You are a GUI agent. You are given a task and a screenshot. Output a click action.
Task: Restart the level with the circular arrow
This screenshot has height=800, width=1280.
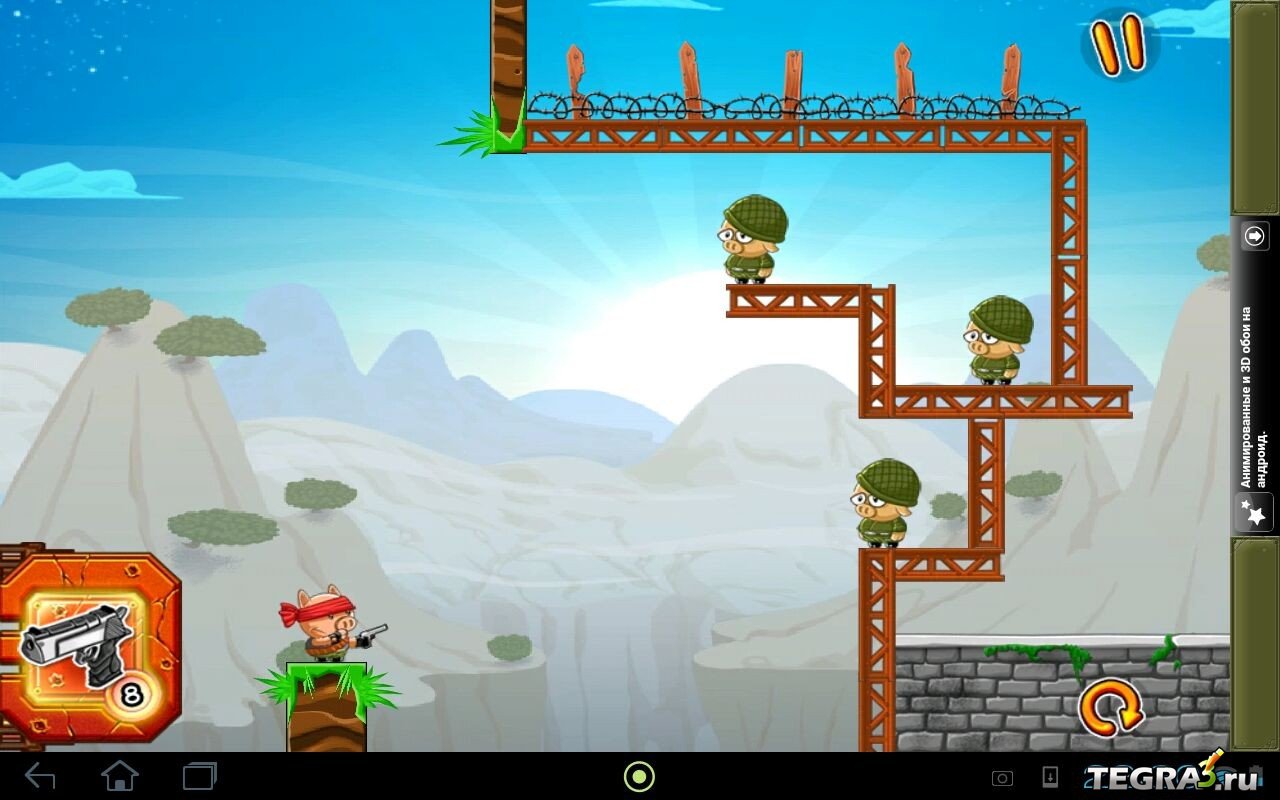click(1110, 708)
